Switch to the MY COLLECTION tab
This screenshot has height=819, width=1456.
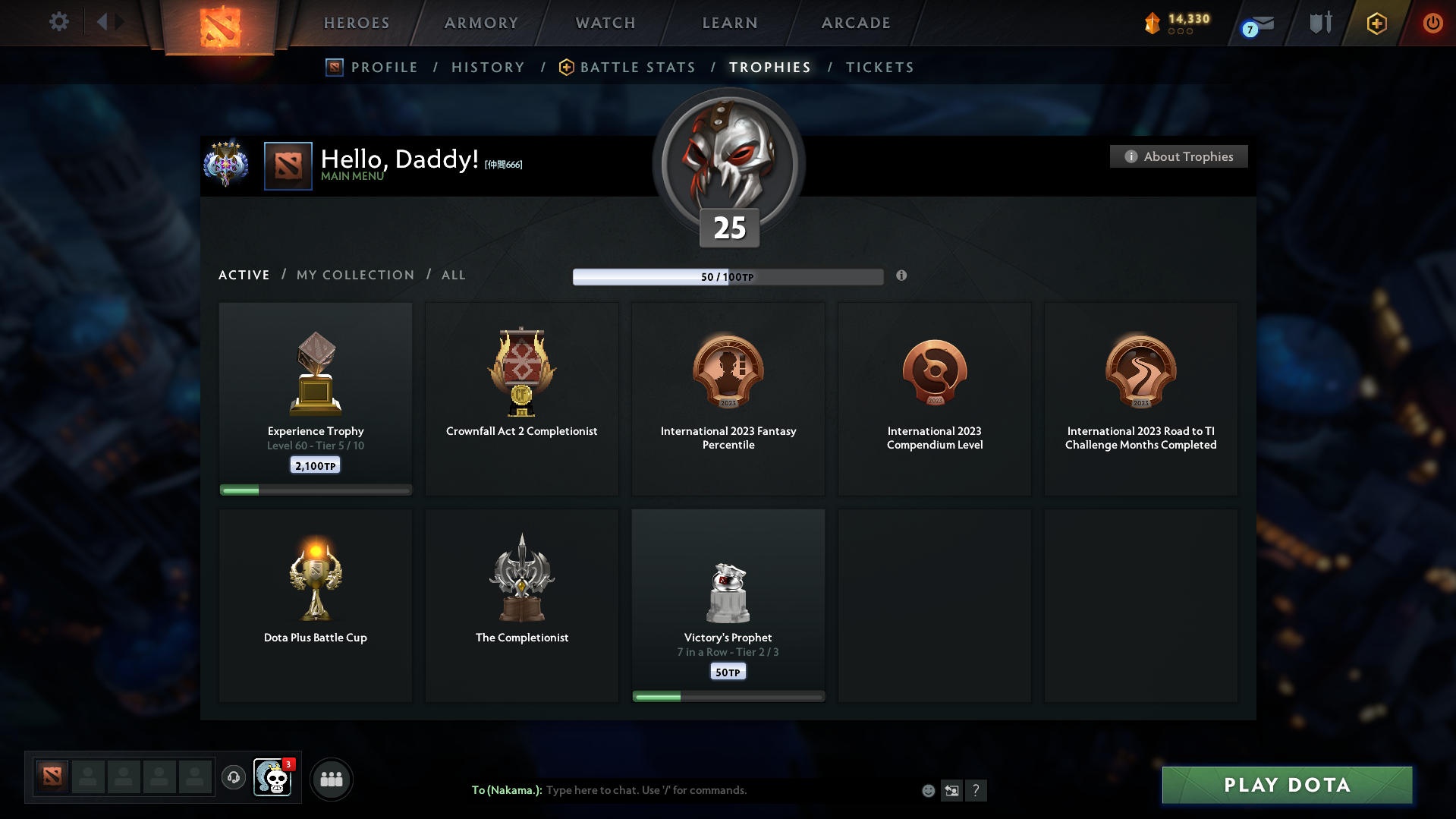click(x=354, y=275)
